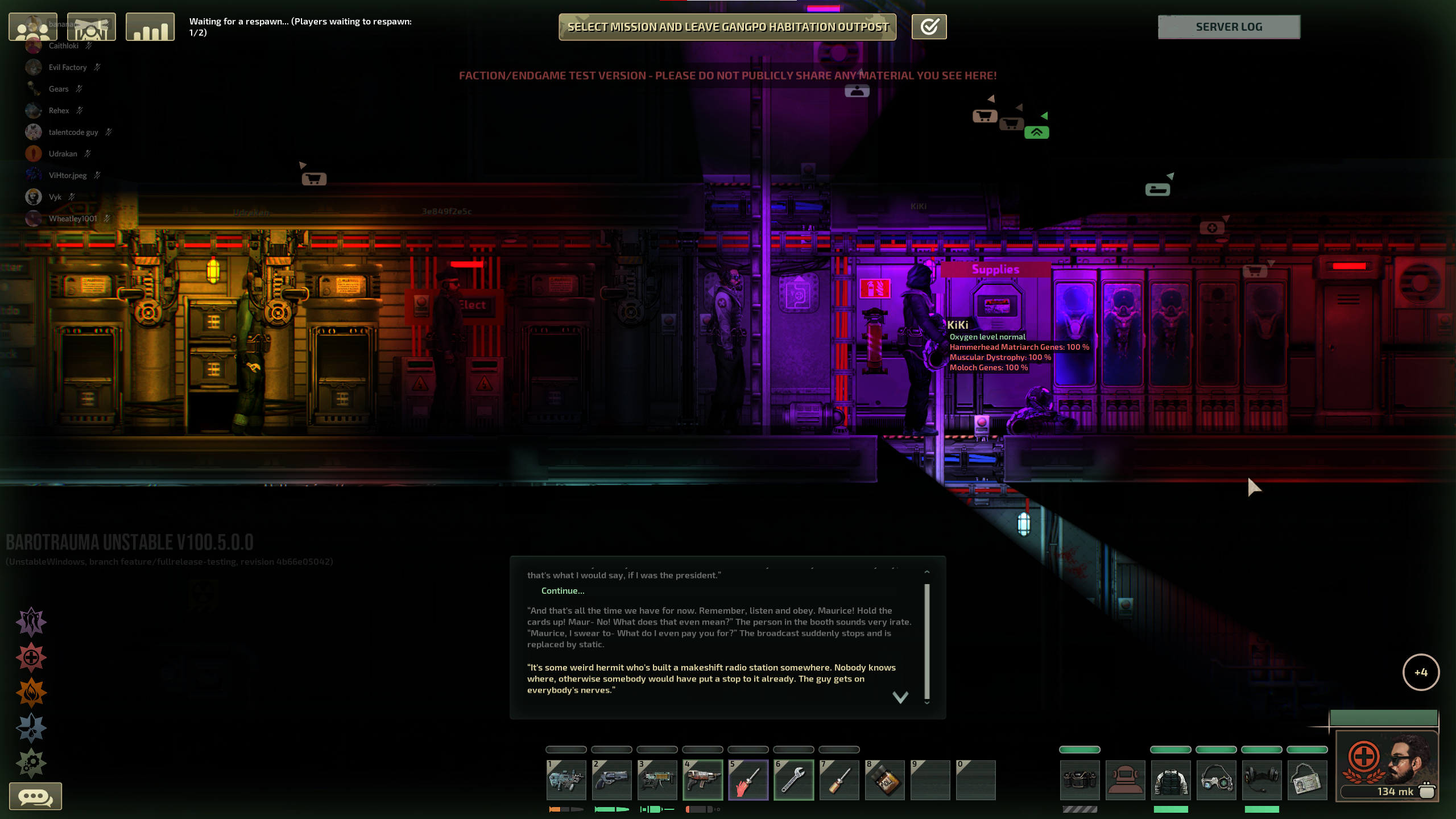The height and width of the screenshot is (819, 1456).
Task: Select the medicine bottle in slot 8
Action: (884, 780)
